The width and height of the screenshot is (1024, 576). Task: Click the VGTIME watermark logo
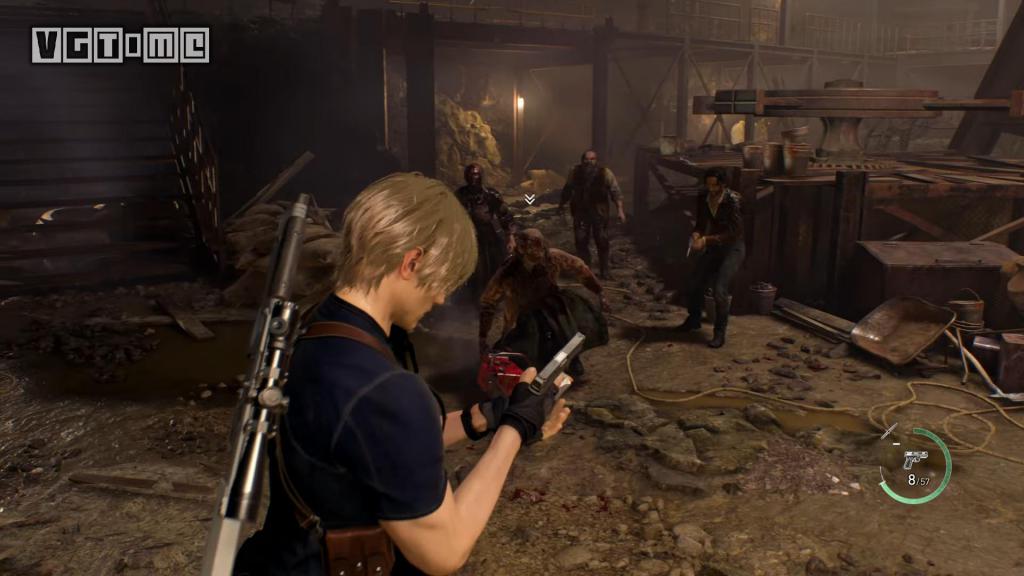[x=120, y=45]
